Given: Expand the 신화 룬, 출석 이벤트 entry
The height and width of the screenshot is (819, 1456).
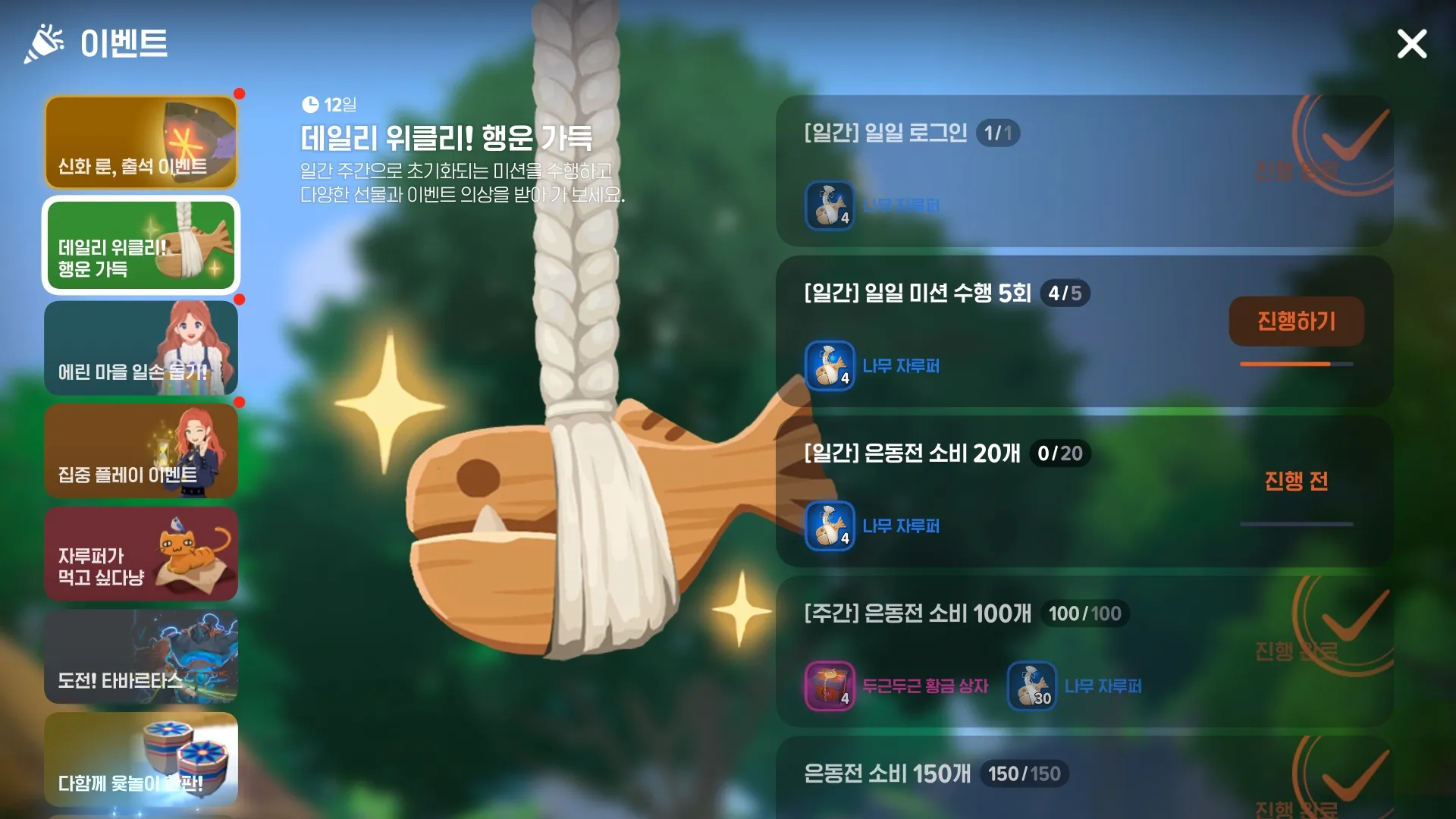Looking at the screenshot, I should click(x=141, y=143).
